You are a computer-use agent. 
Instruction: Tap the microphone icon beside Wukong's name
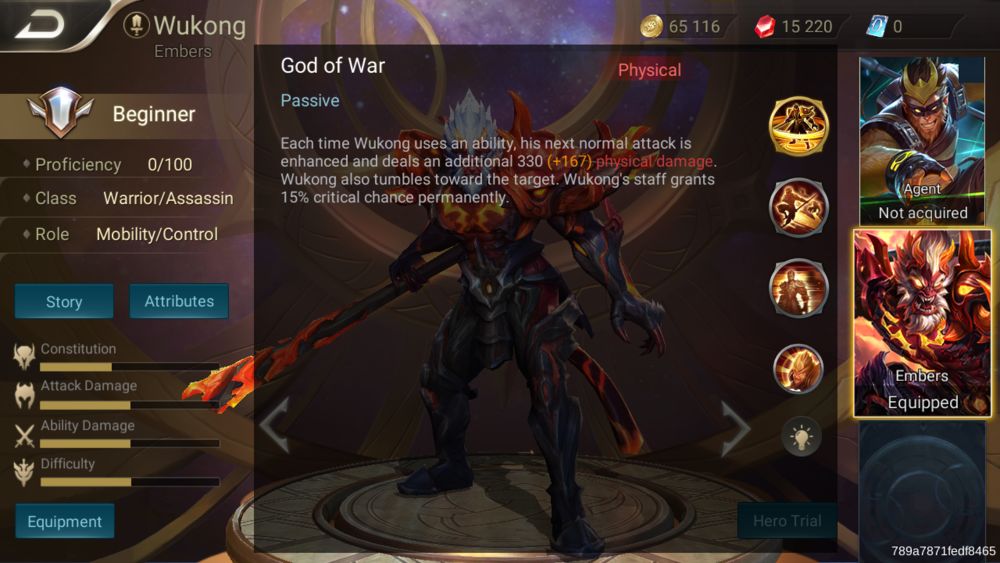point(136,25)
